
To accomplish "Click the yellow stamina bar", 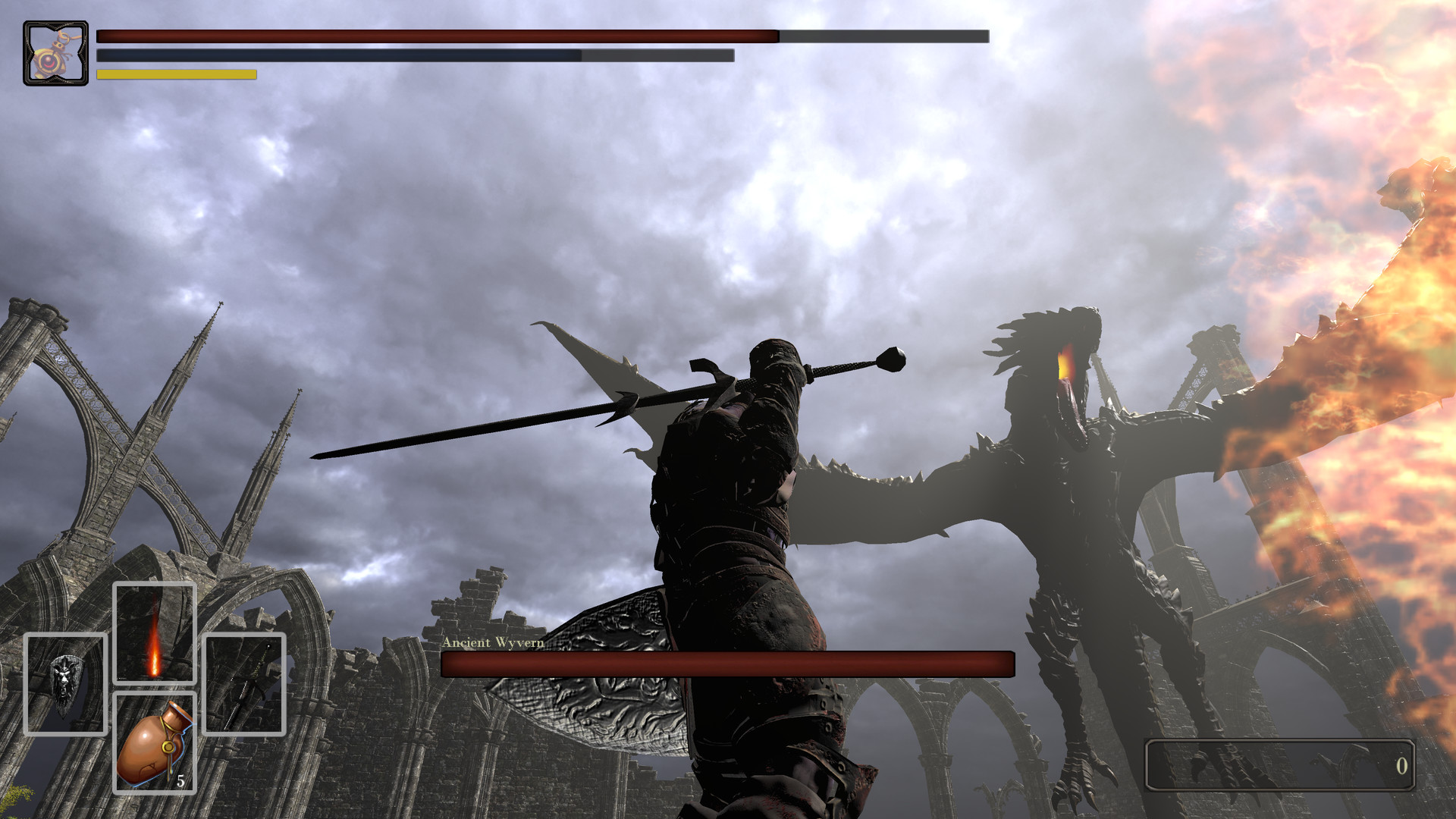I will [176, 75].
